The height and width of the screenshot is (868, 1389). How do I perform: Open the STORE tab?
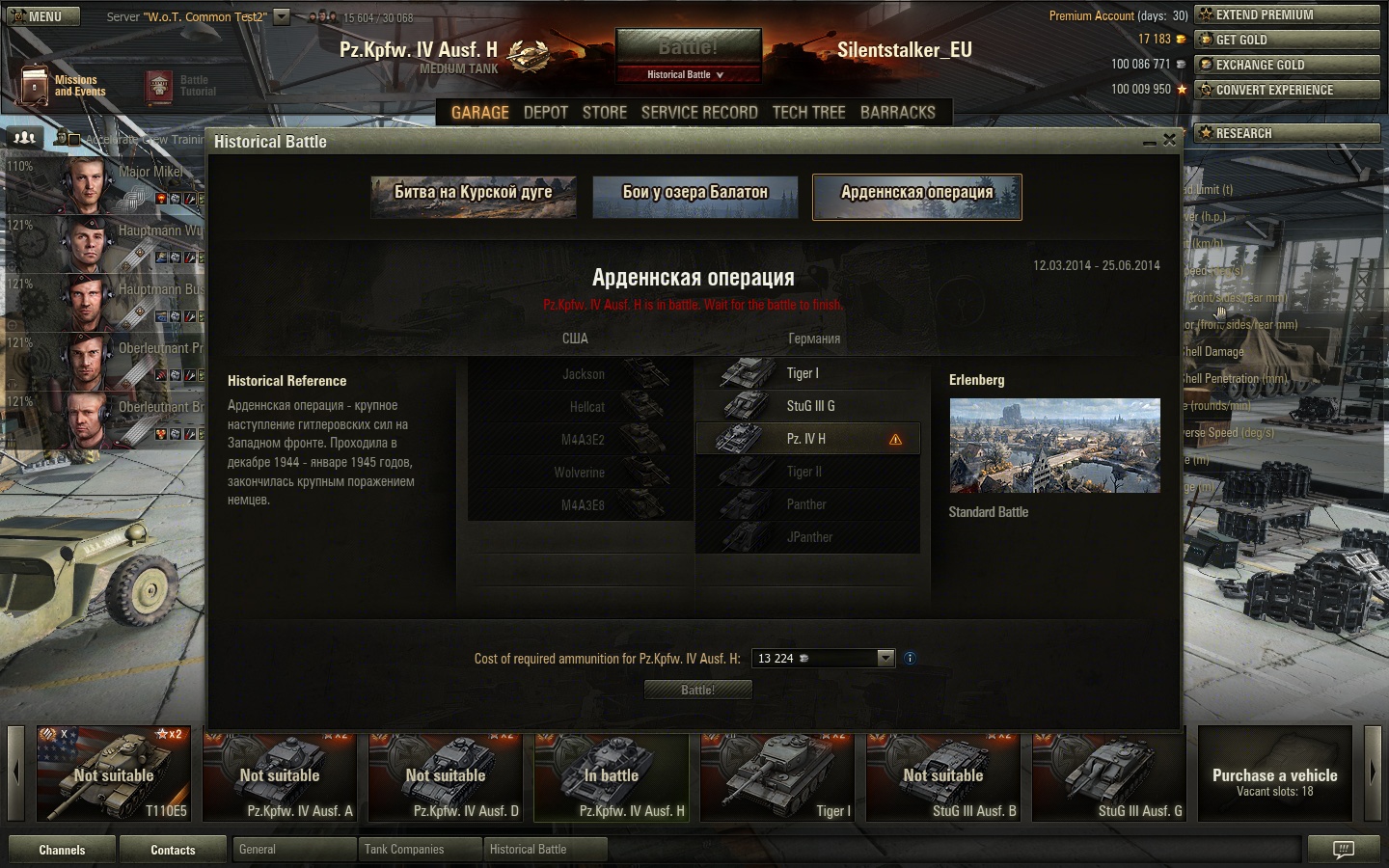click(x=605, y=113)
